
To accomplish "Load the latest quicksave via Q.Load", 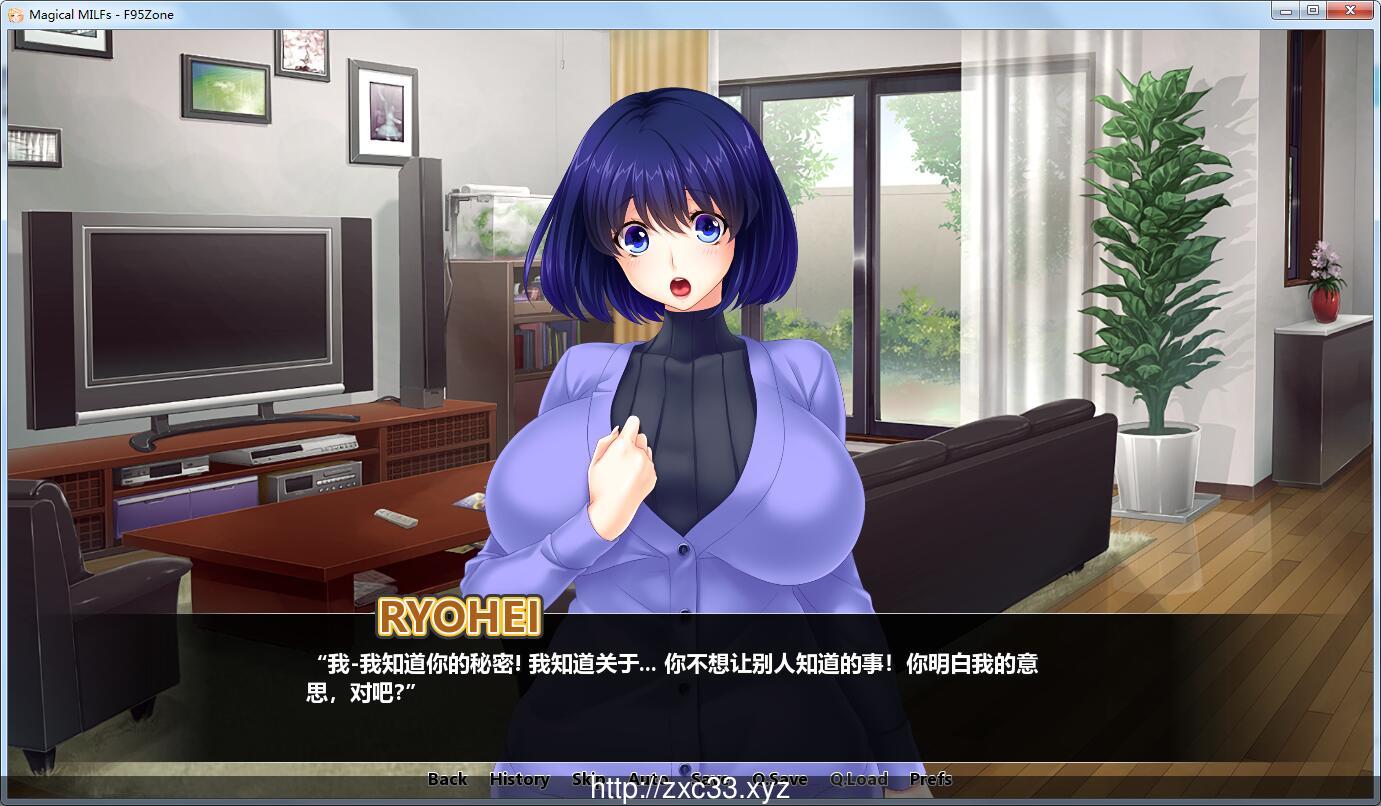I will click(860, 778).
